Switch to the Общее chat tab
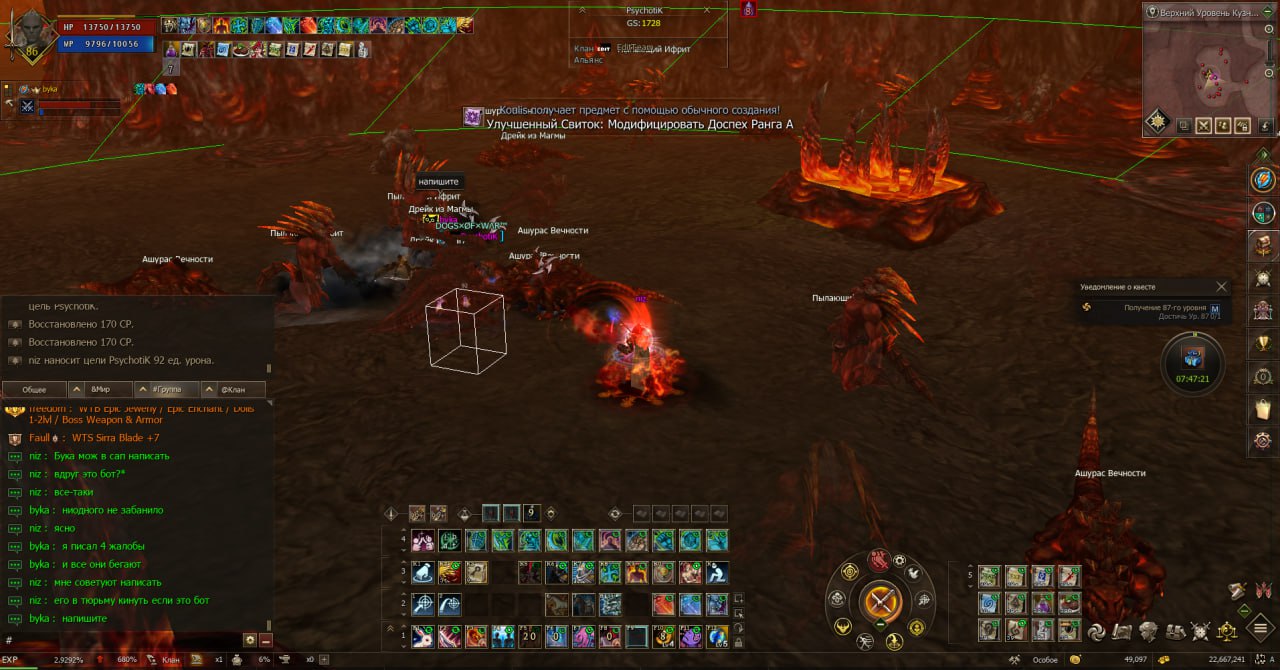This screenshot has width=1280, height=670. (34, 389)
